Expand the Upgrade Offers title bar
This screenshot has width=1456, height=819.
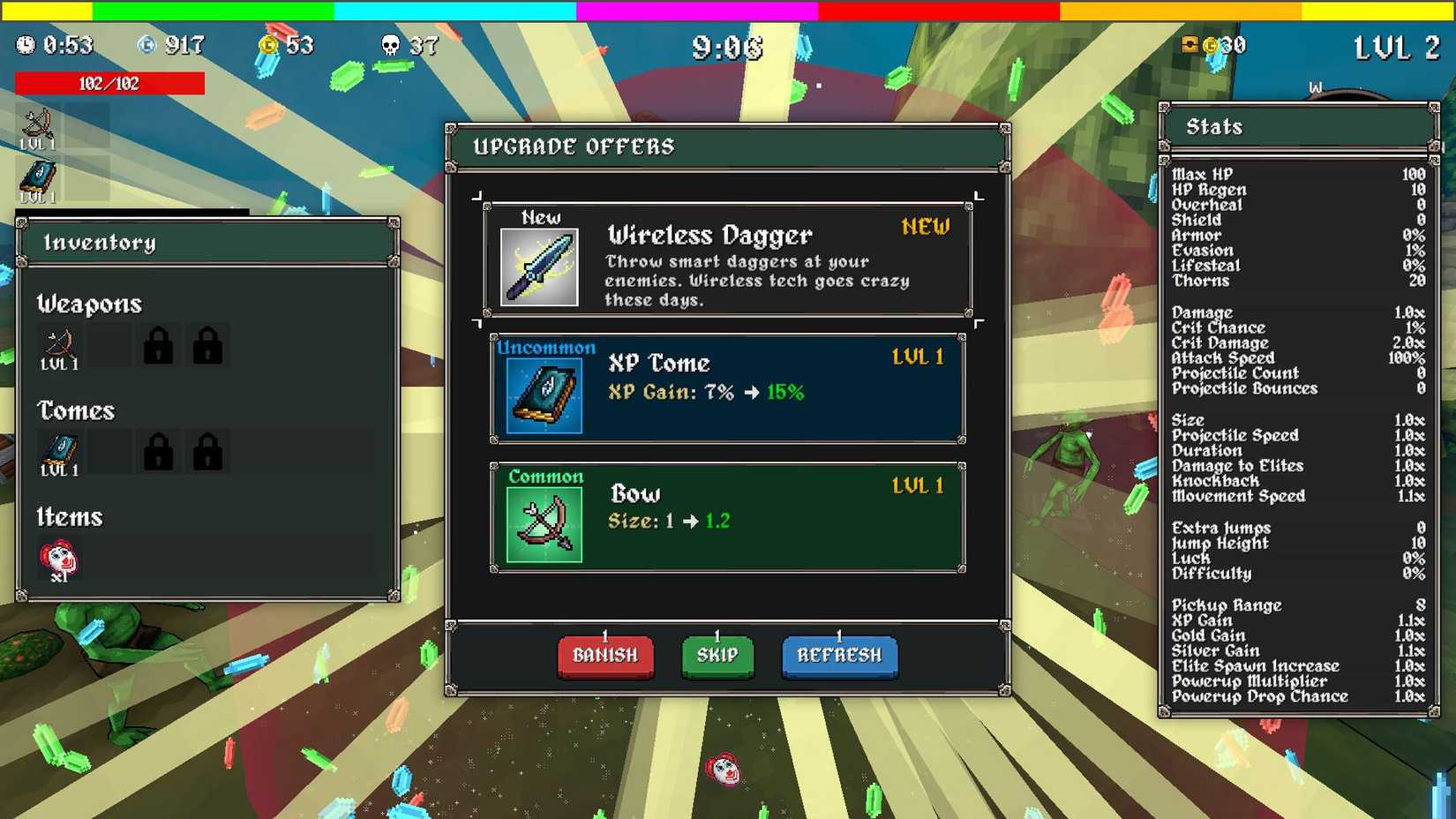pos(574,147)
